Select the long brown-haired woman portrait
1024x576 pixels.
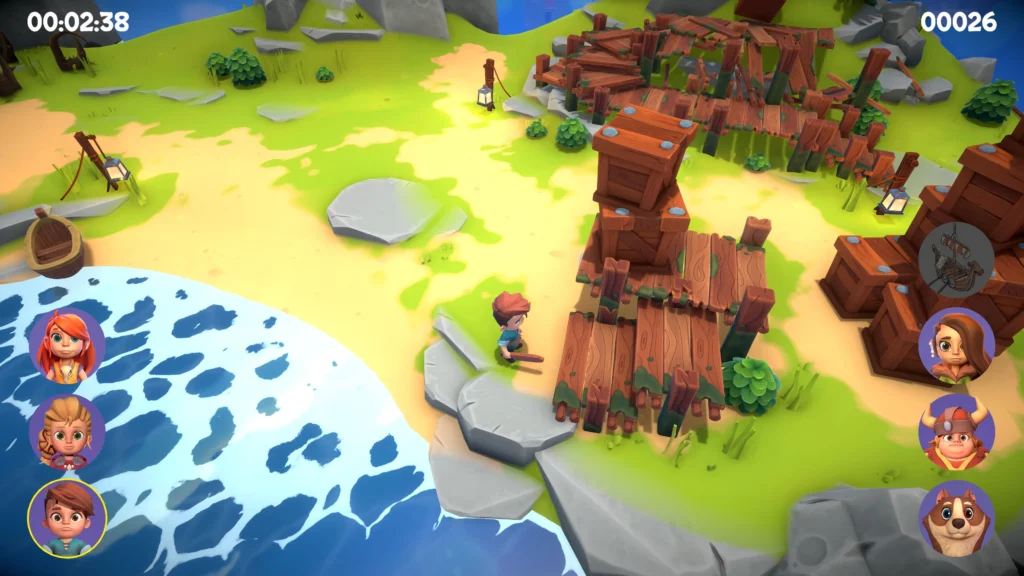click(956, 346)
